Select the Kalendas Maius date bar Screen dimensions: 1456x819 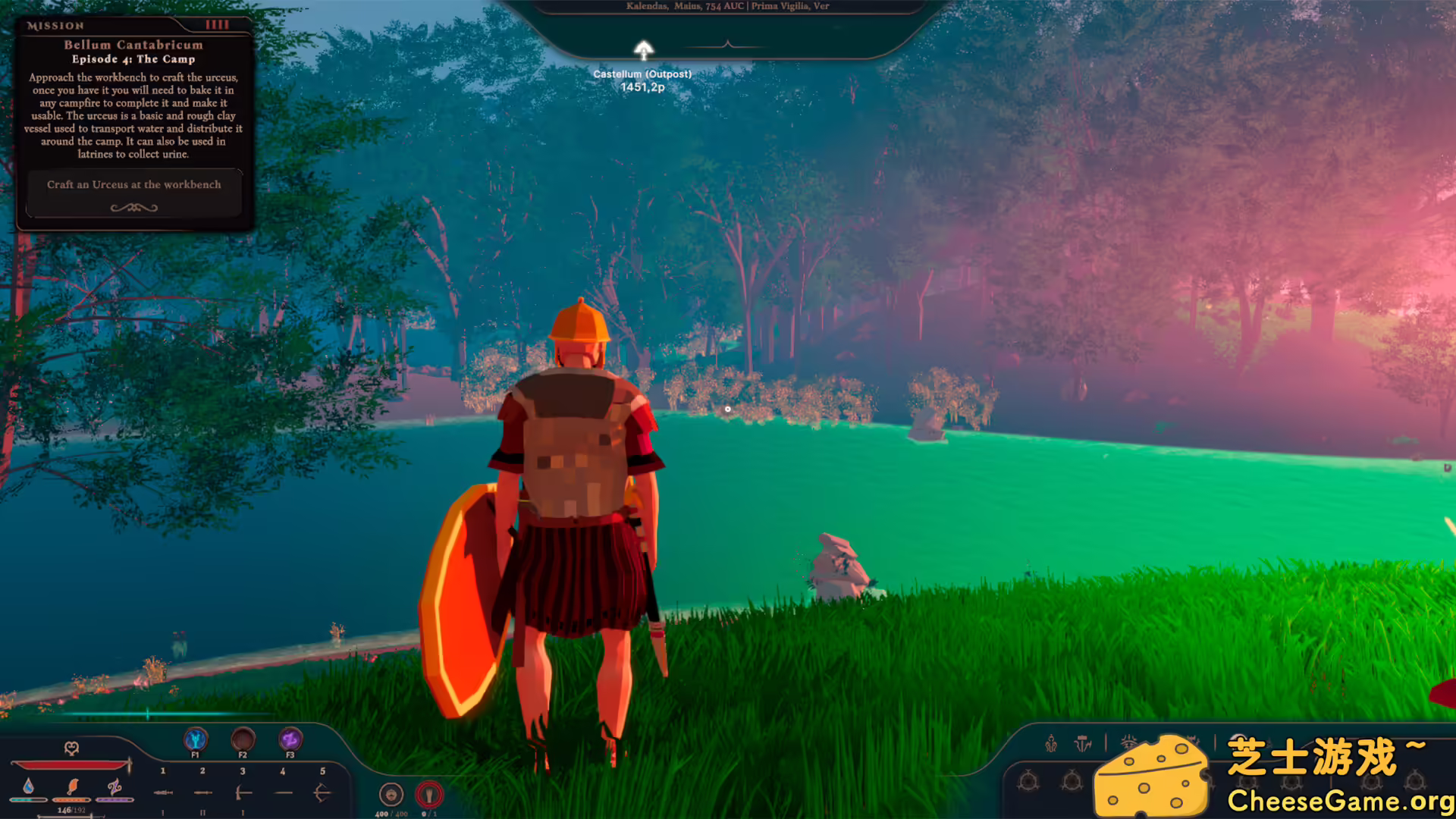(726, 6)
